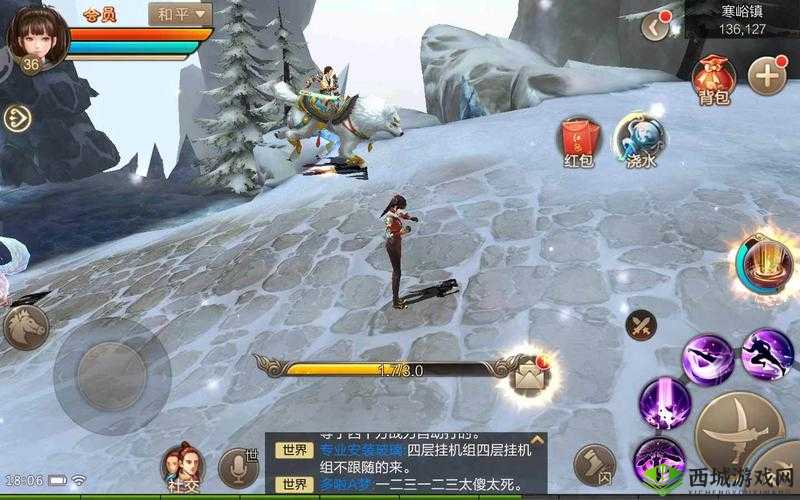Toggle the crossed swords auto-battle icon
Viewport: 800px width, 500px height.
641,325
